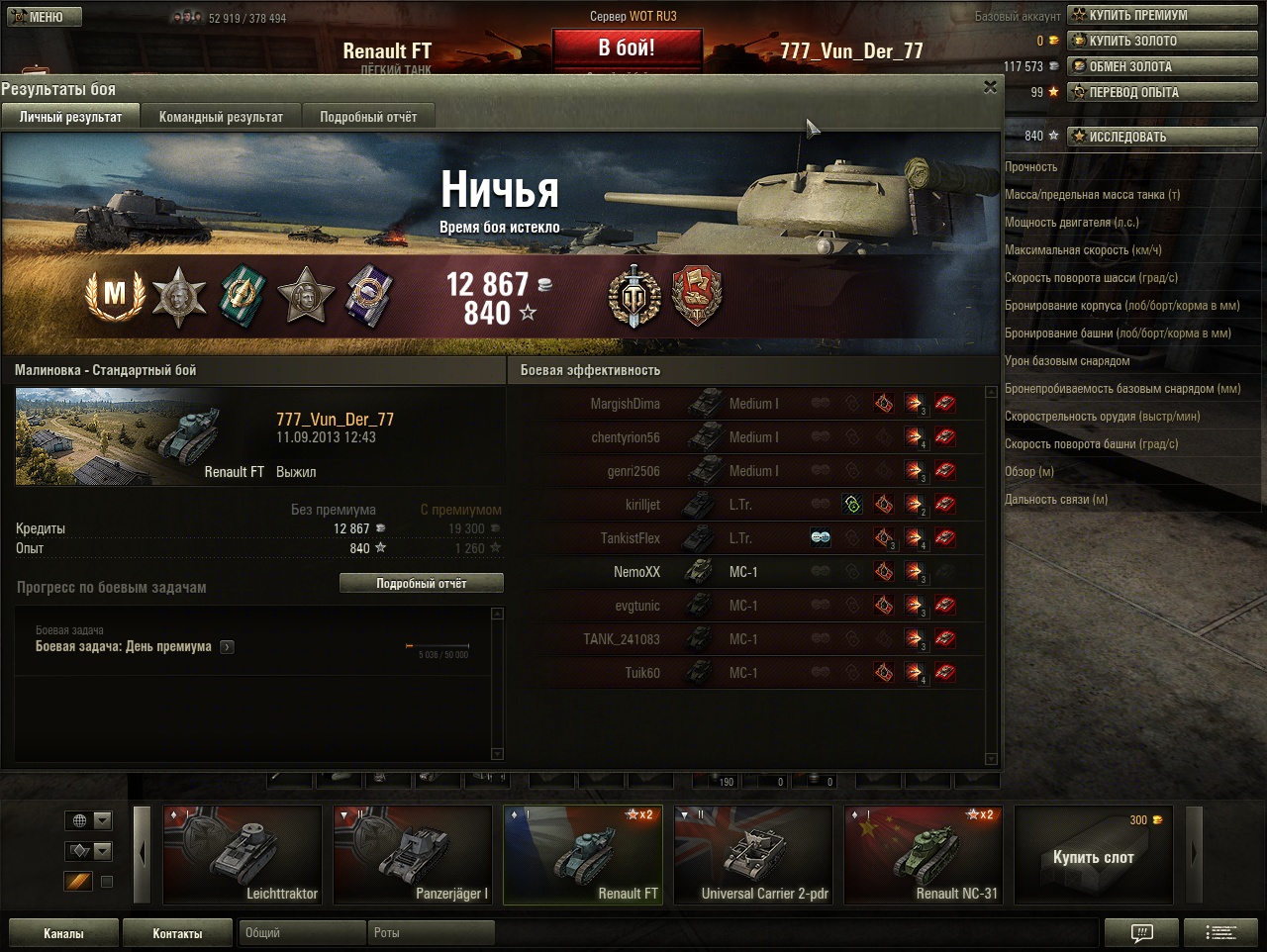Switch to Командный результат tab

coord(221,117)
